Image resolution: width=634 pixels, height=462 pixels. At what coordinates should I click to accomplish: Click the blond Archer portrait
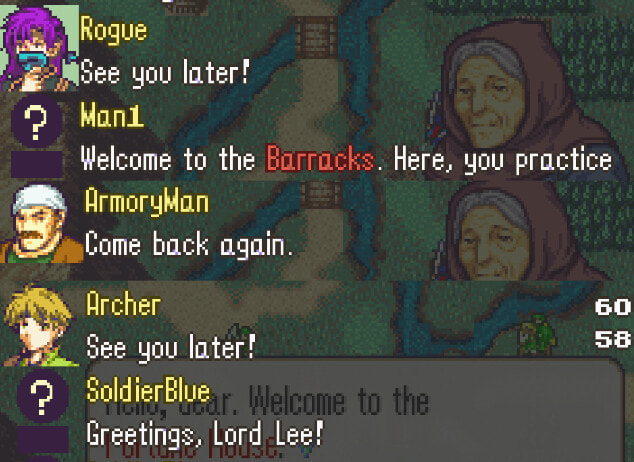point(40,324)
